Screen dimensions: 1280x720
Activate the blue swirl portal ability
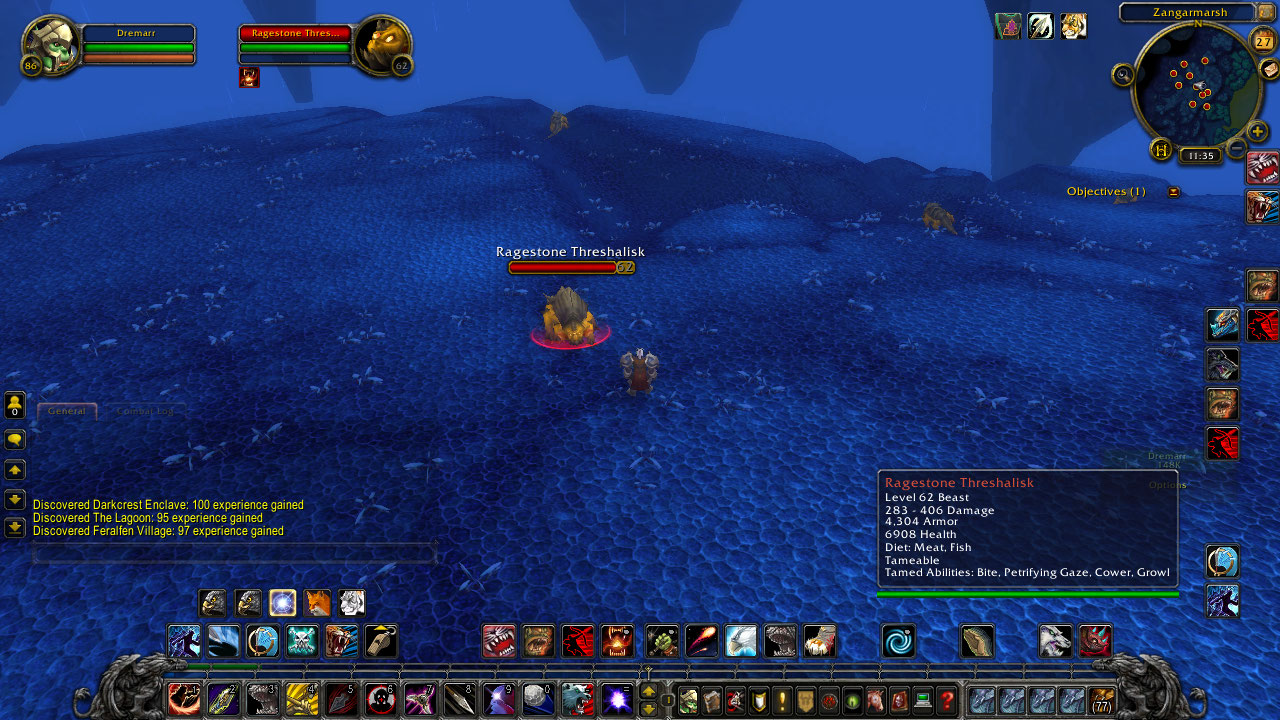[x=898, y=640]
